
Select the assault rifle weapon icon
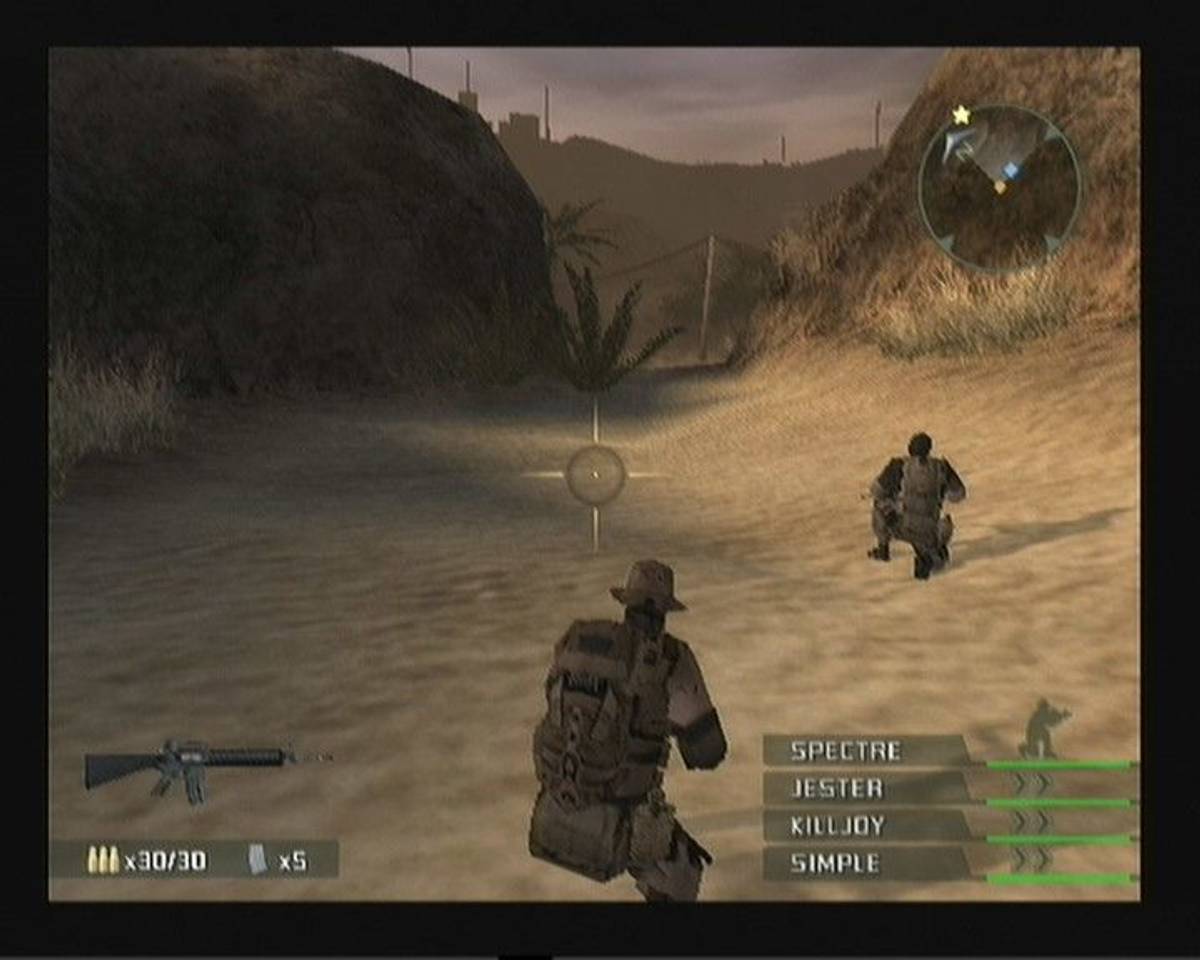click(x=190, y=768)
